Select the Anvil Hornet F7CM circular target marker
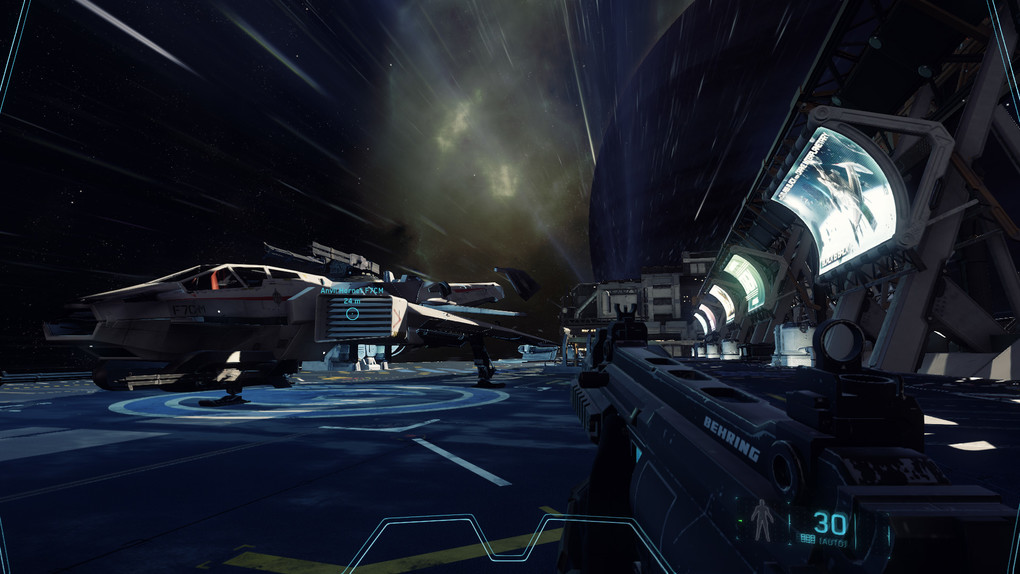The width and height of the screenshot is (1020, 574). click(352, 314)
